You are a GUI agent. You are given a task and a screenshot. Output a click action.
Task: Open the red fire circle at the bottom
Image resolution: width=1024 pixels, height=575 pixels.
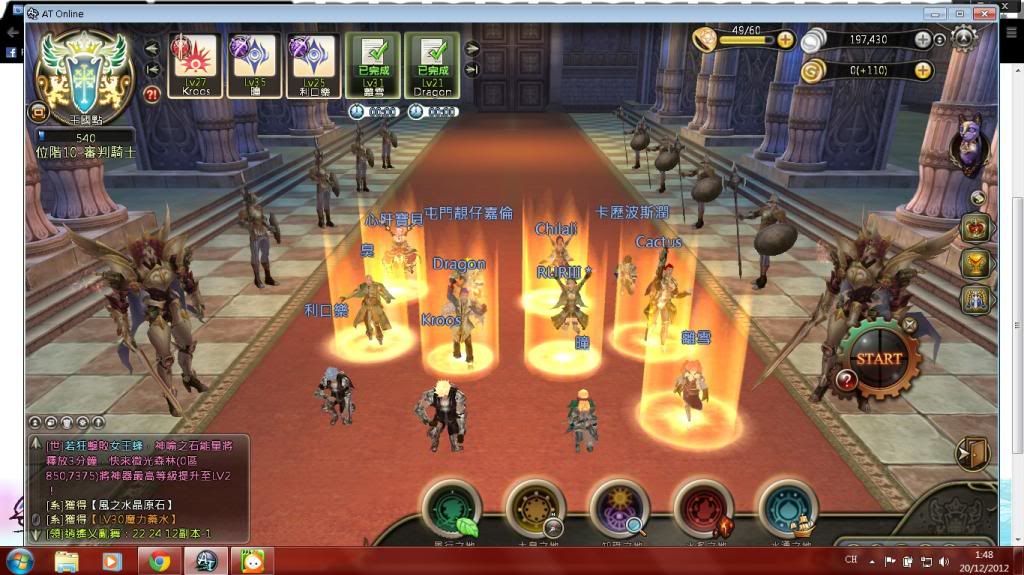pyautogui.click(x=704, y=508)
